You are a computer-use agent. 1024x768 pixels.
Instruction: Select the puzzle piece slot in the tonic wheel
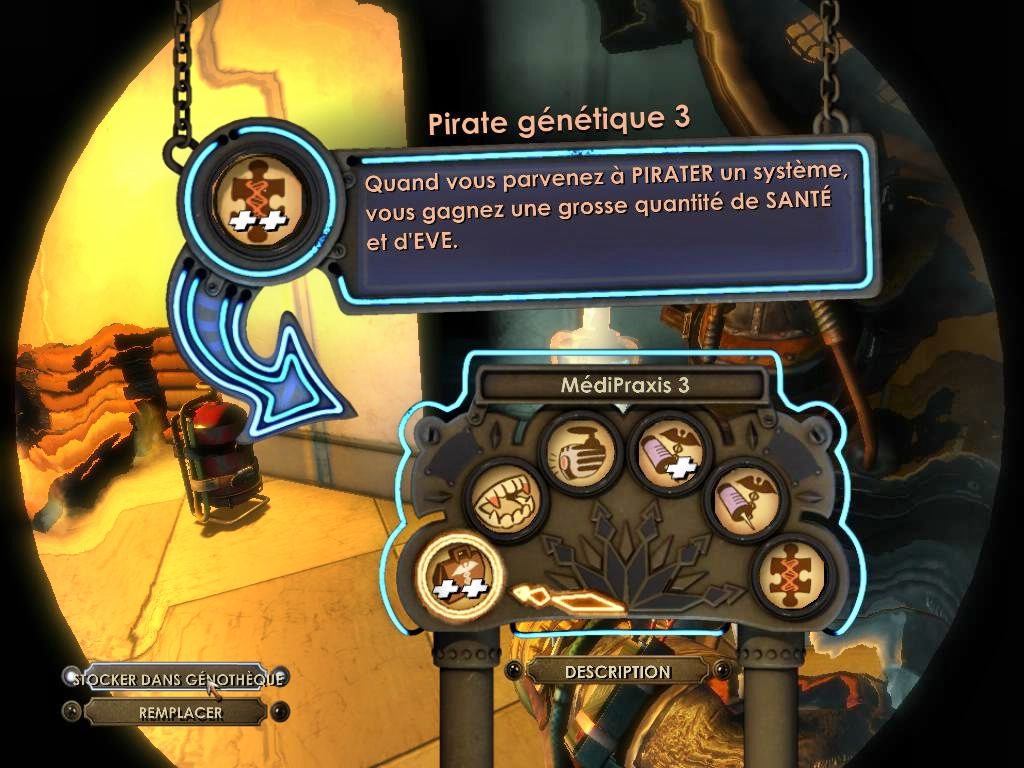click(792, 575)
